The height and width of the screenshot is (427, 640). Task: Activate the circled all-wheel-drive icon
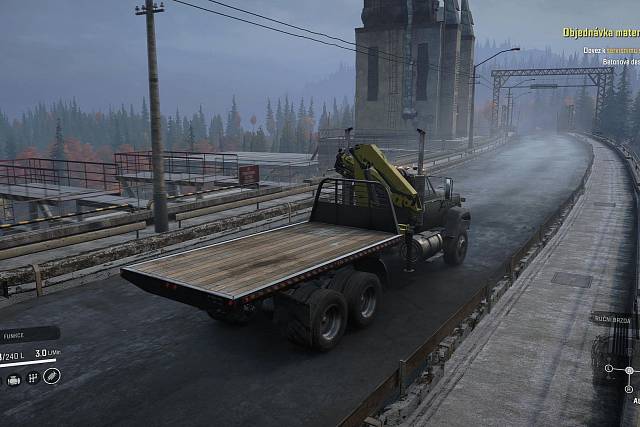[51, 377]
